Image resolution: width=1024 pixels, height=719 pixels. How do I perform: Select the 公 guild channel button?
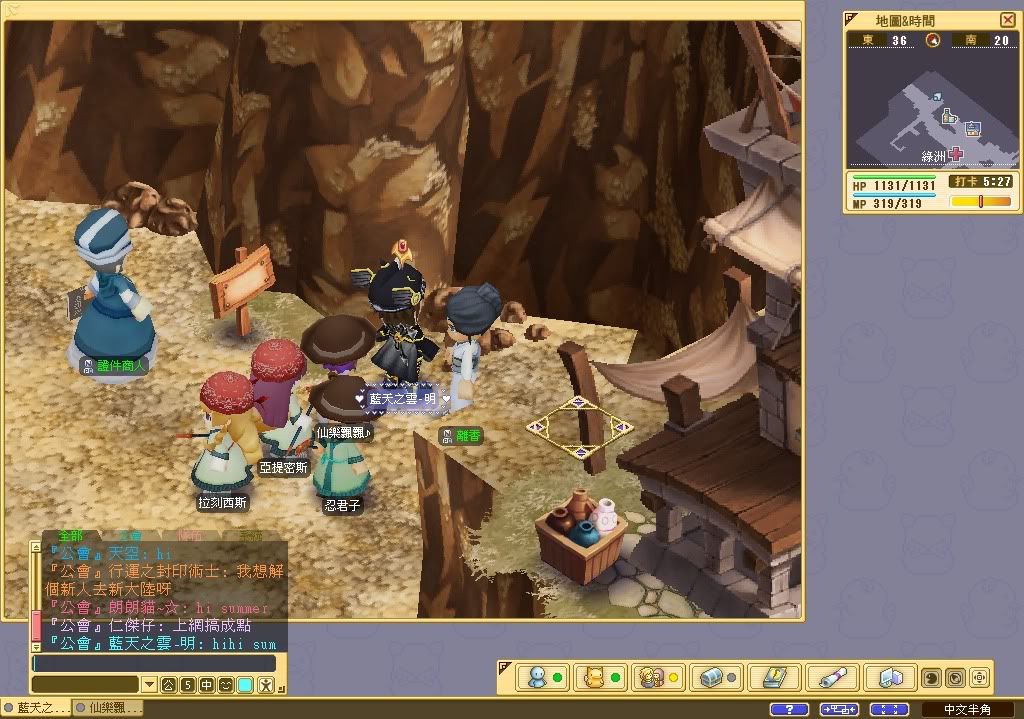[x=168, y=685]
